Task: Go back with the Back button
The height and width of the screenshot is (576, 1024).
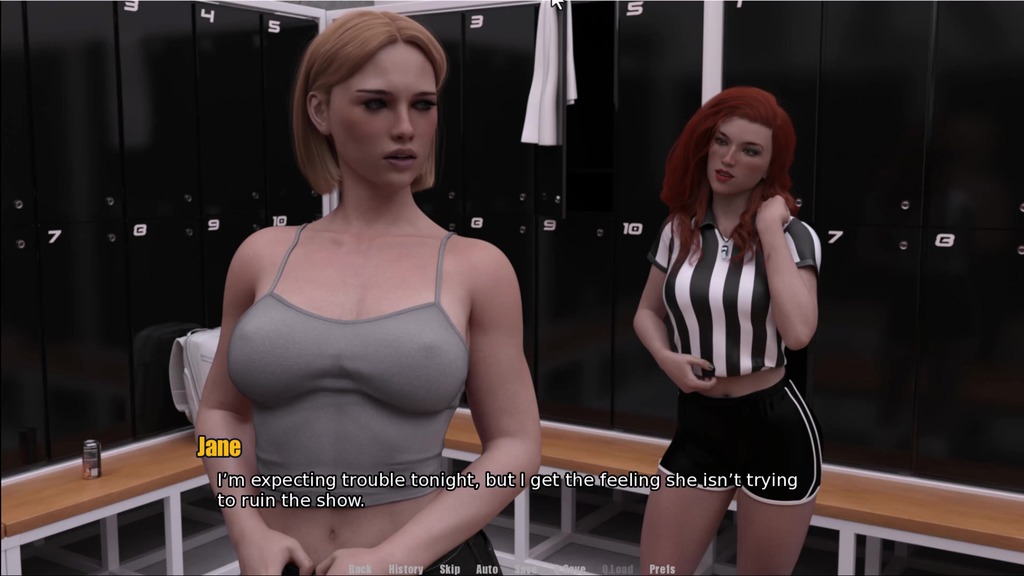Action: click(360, 569)
